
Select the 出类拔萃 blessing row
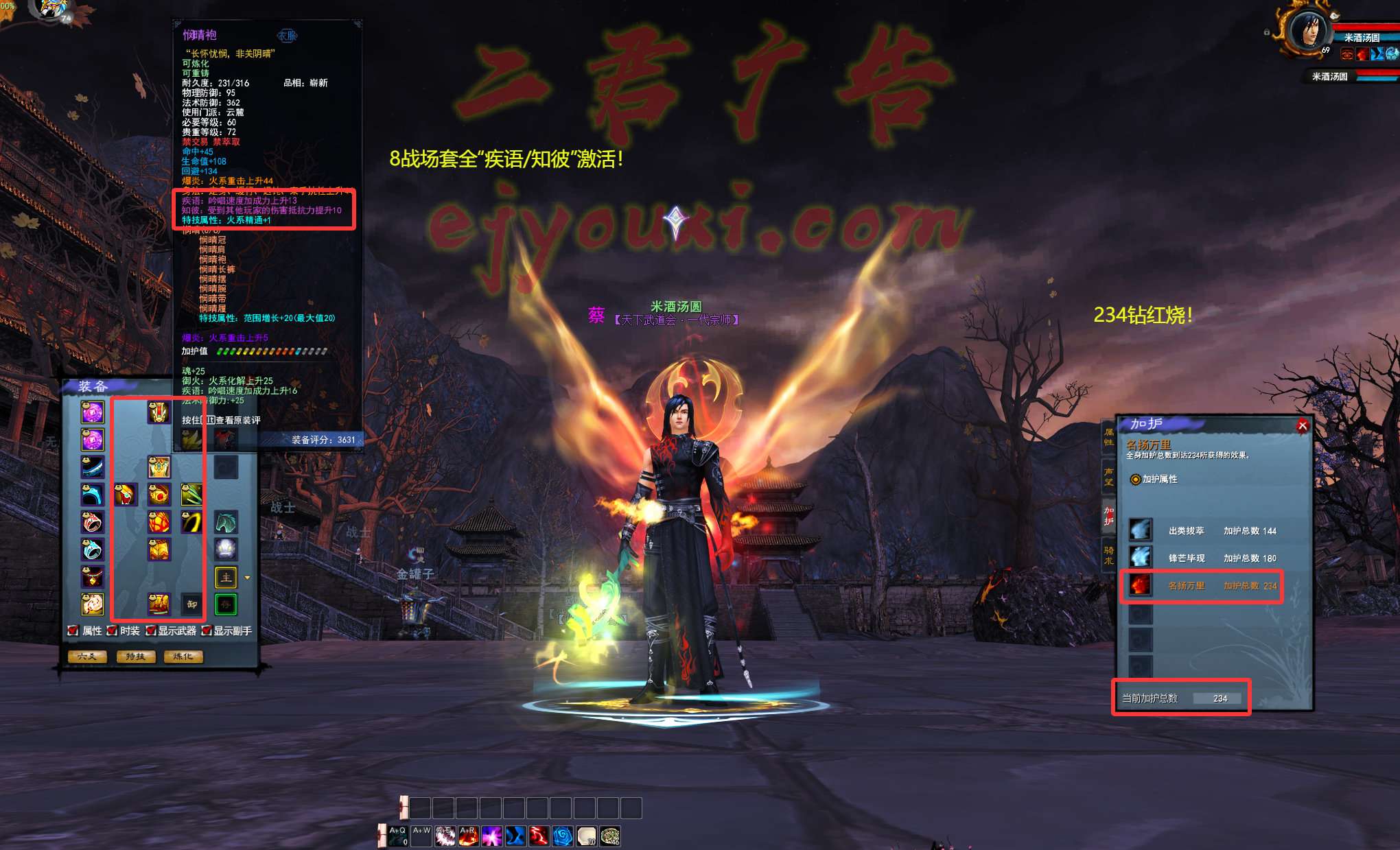[1202, 530]
